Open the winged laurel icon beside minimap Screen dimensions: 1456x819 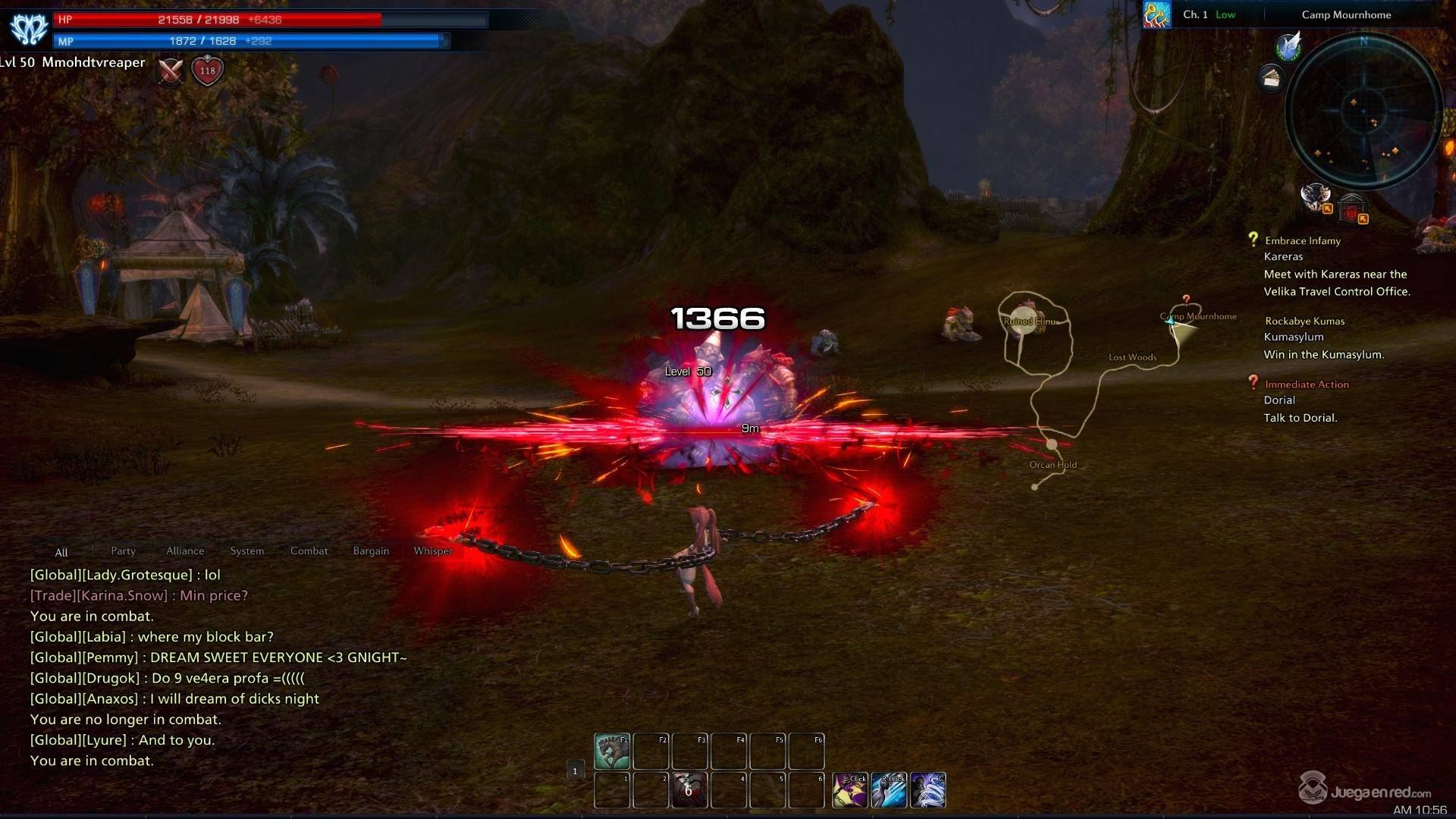(1288, 46)
